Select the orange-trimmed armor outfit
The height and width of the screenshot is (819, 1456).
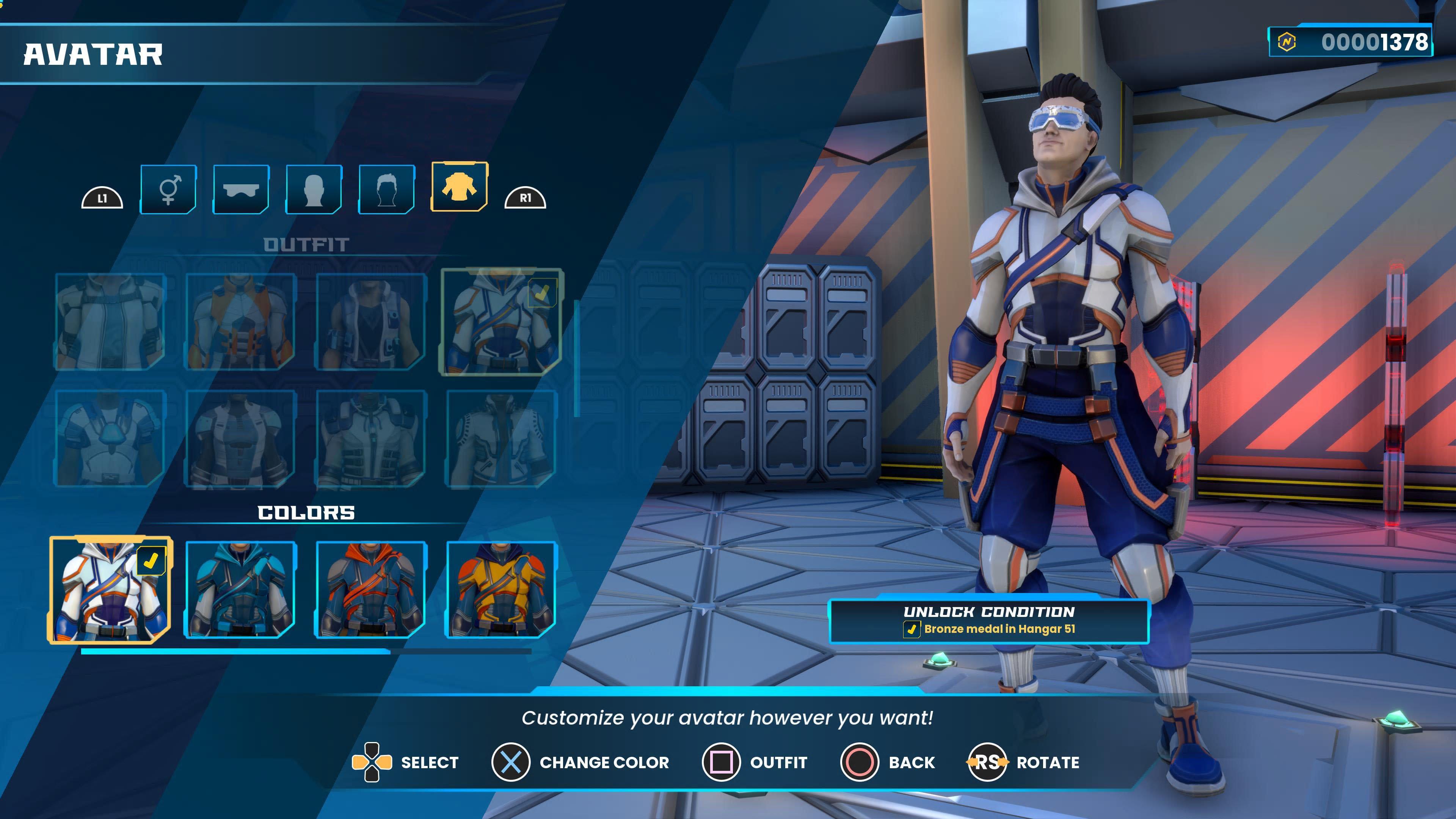[x=241, y=321]
